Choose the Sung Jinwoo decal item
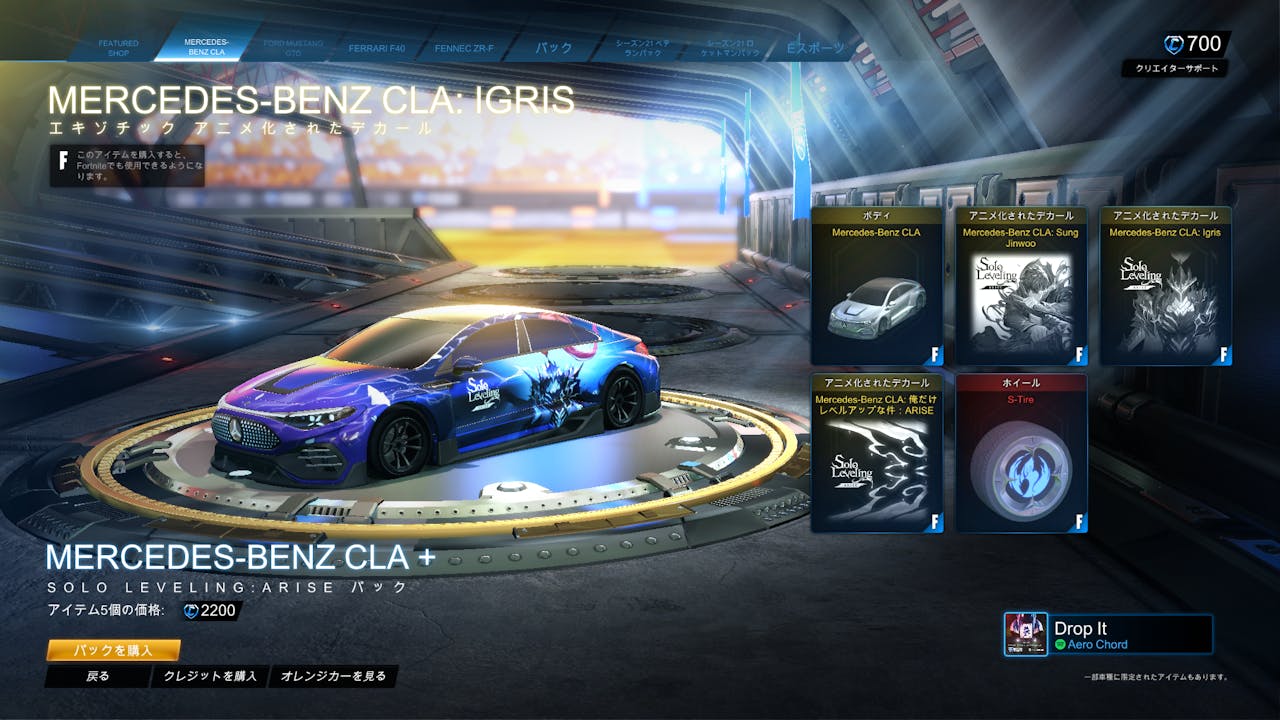 click(x=1021, y=286)
